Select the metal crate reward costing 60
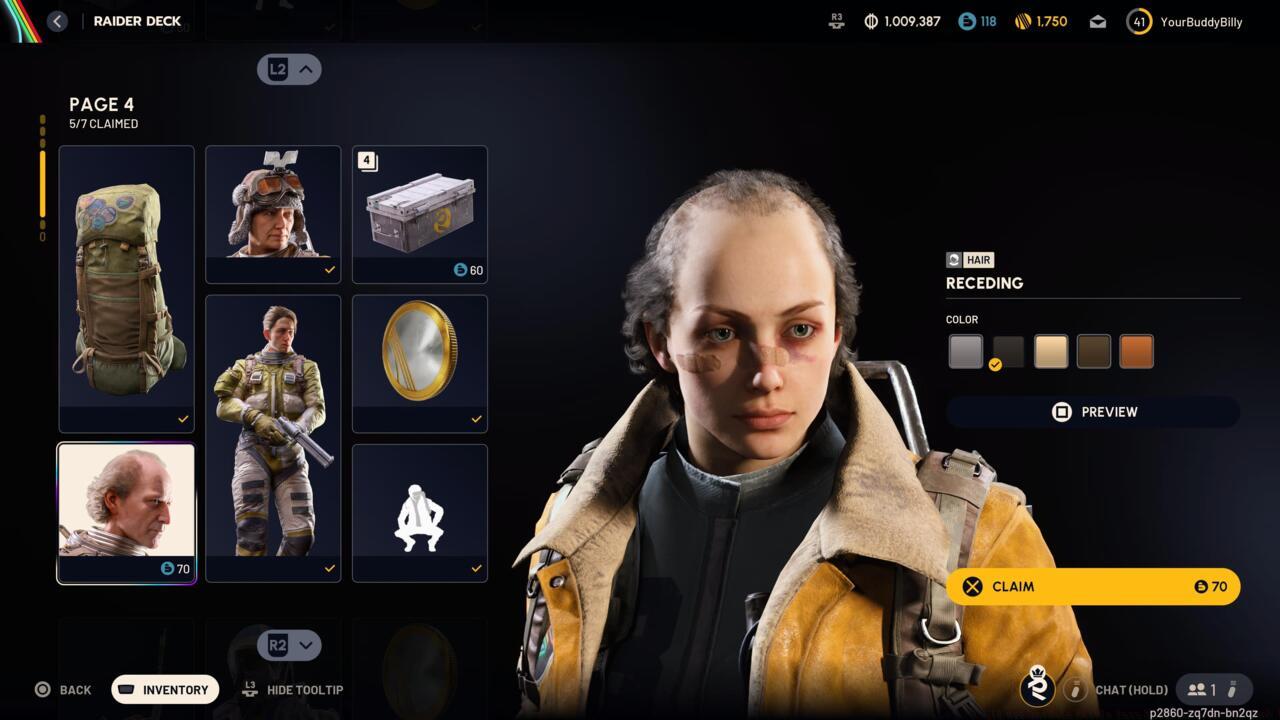Viewport: 1280px width, 720px height. 420,214
